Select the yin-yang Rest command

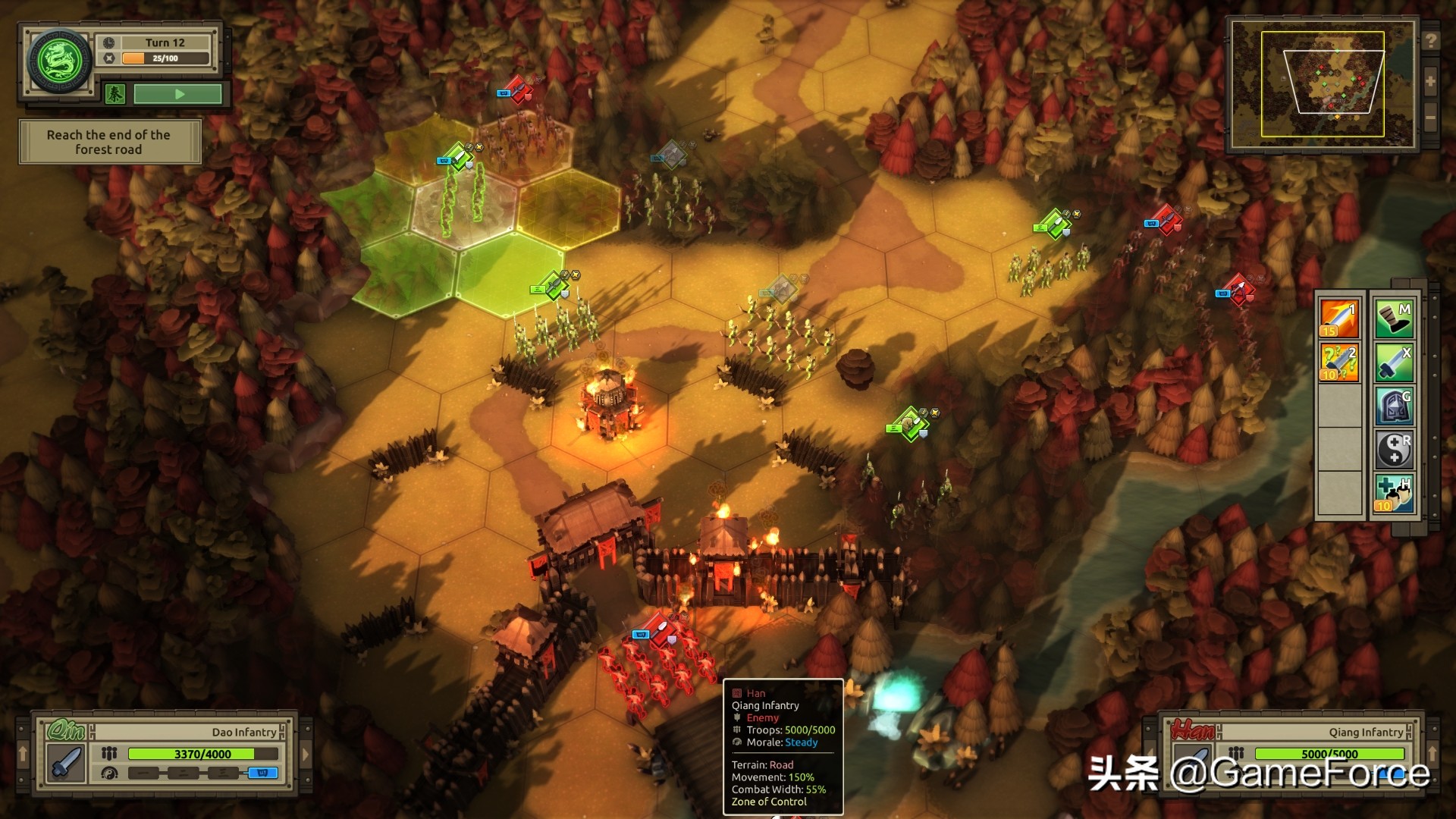(1394, 450)
